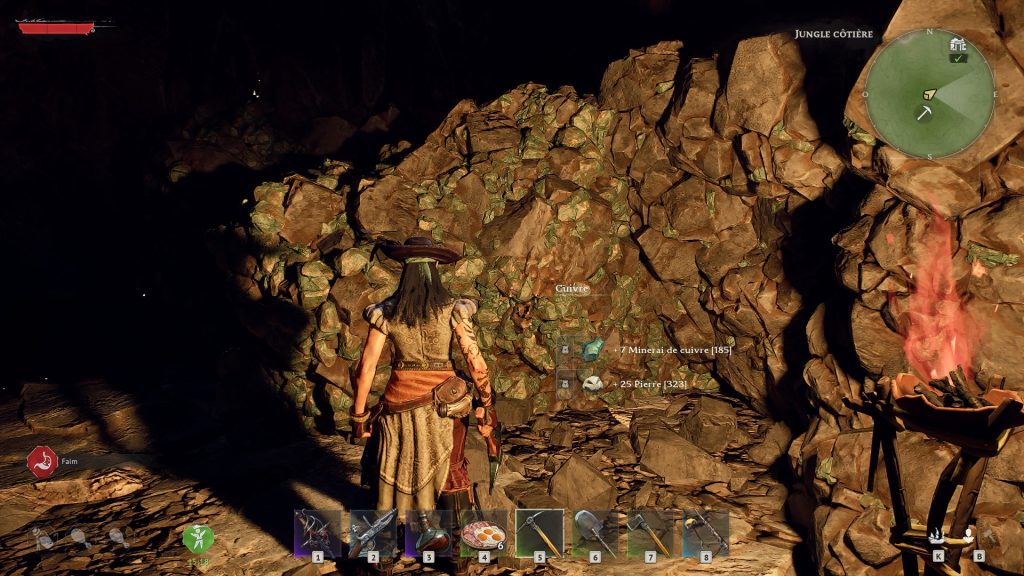Equip the musket from the hotbar

(x=373, y=532)
